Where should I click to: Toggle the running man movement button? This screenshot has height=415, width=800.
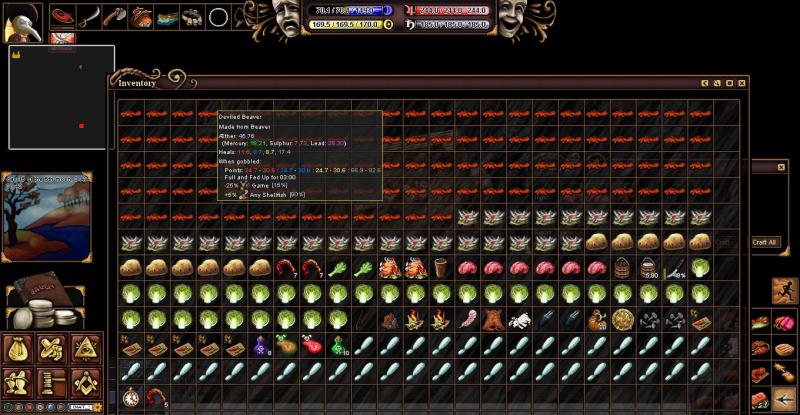point(785,291)
